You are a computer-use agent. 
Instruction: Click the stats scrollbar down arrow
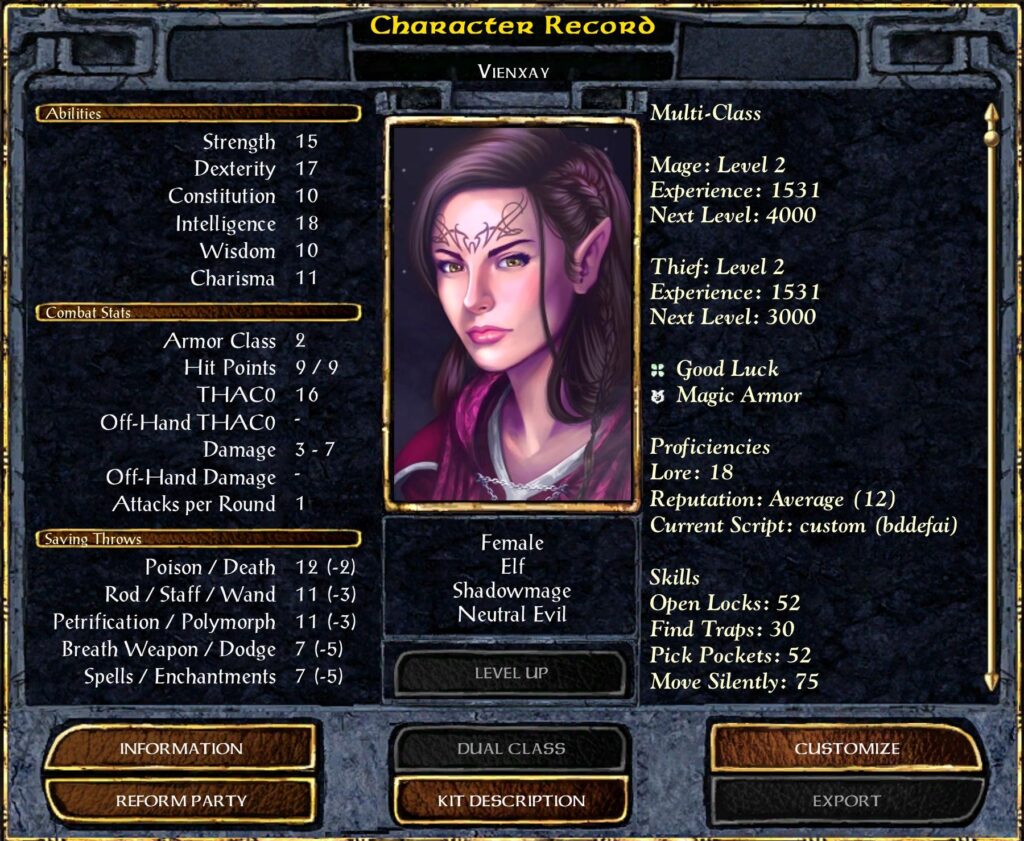pos(991,681)
